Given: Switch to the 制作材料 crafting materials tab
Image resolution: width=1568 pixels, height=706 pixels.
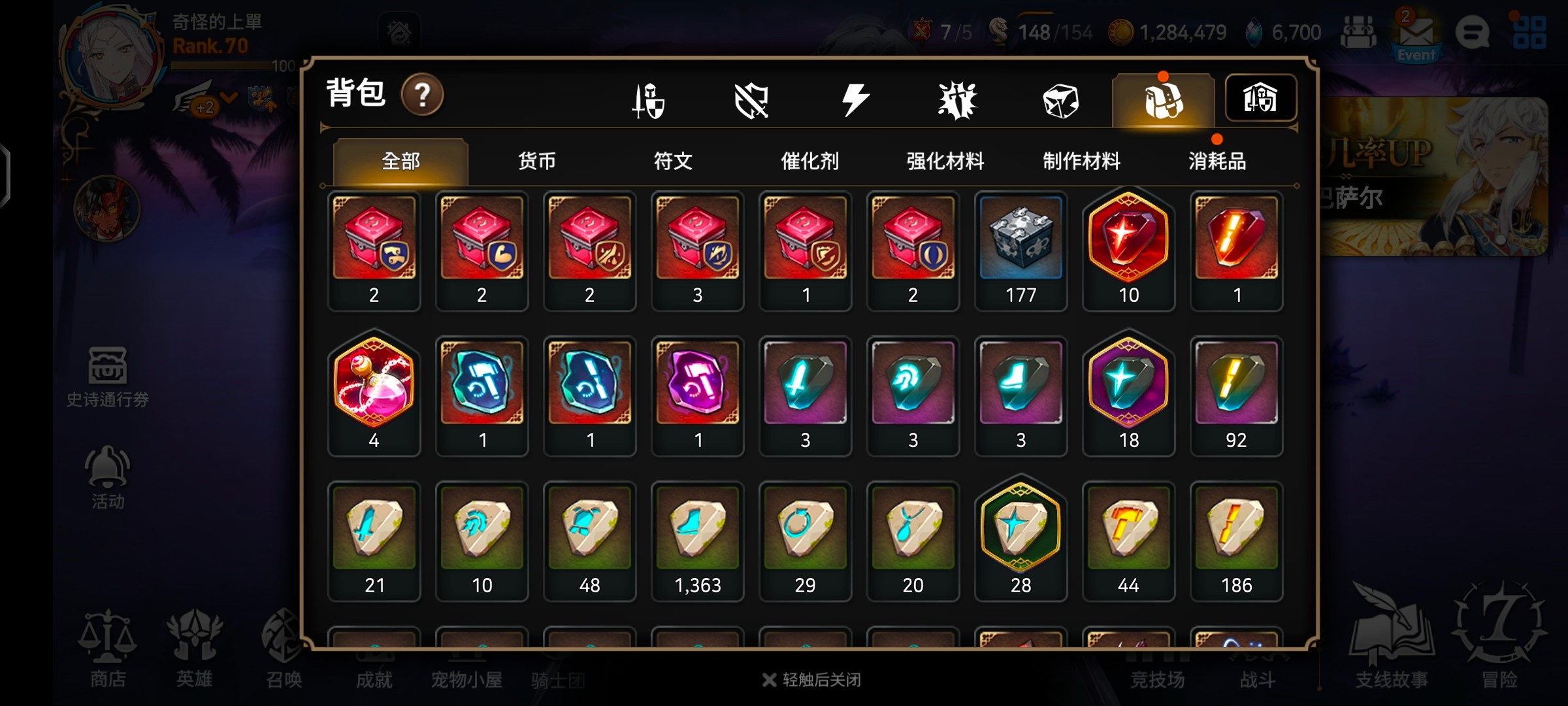Looking at the screenshot, I should coord(1081,161).
